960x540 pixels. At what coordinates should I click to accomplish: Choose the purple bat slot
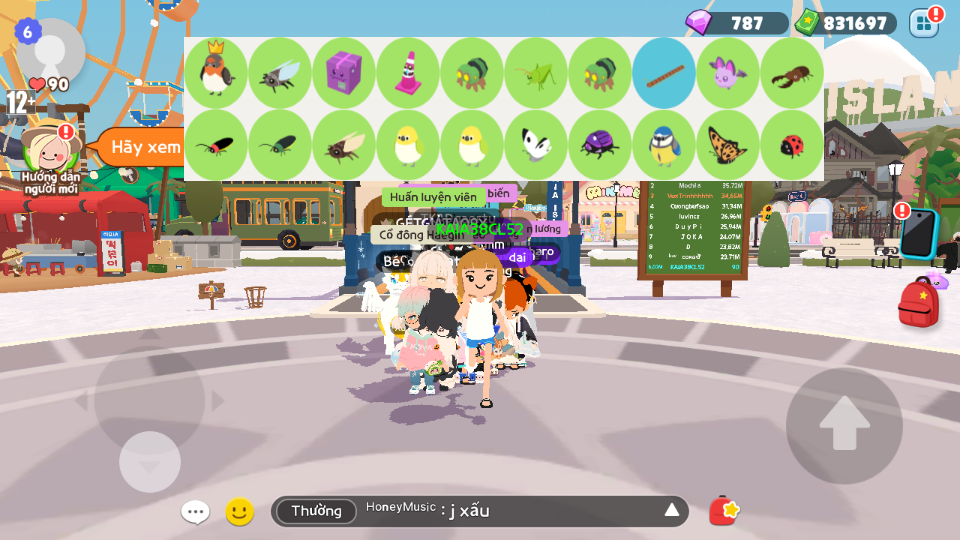point(728,73)
